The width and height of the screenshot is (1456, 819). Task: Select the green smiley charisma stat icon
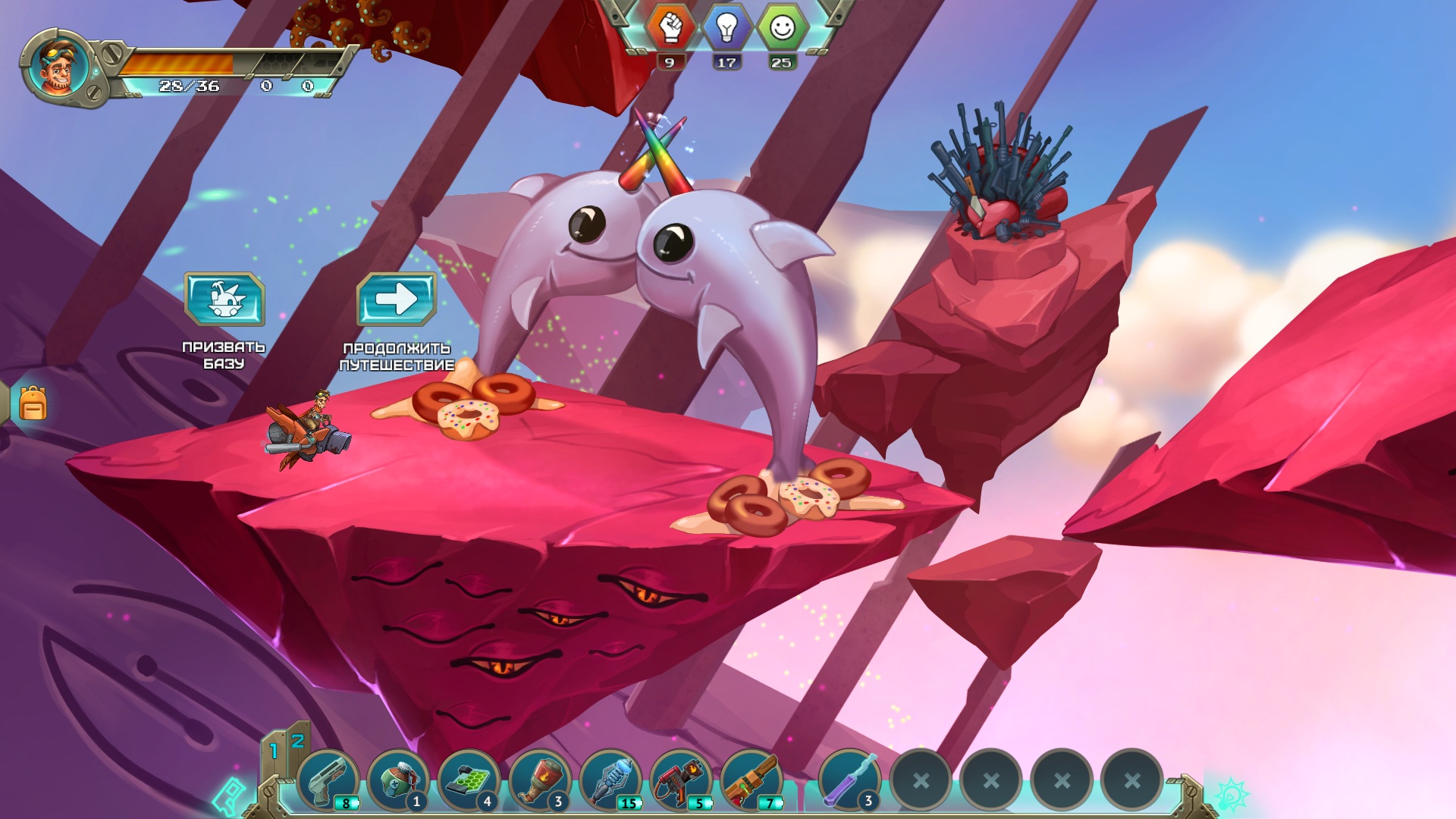pyautogui.click(x=782, y=29)
